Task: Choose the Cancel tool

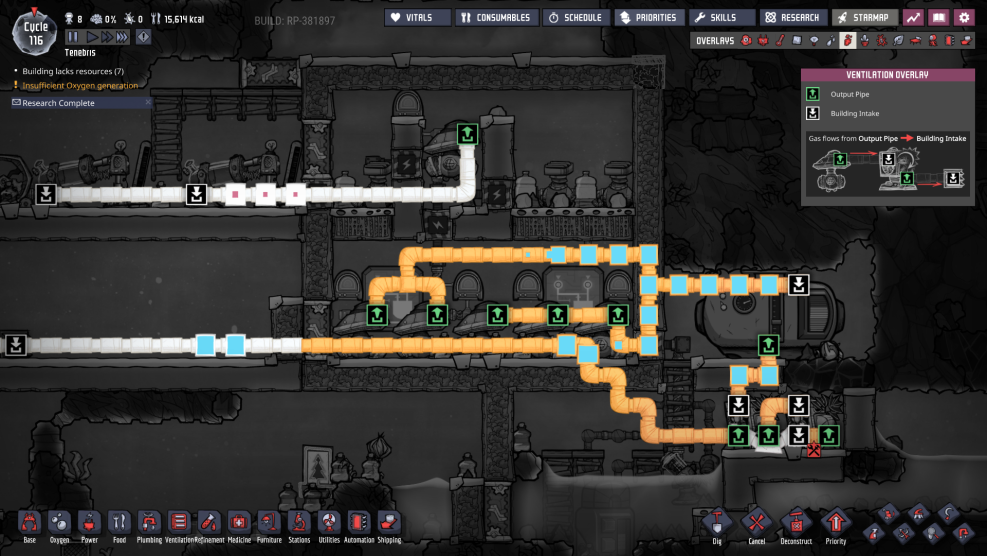Action: click(756, 523)
